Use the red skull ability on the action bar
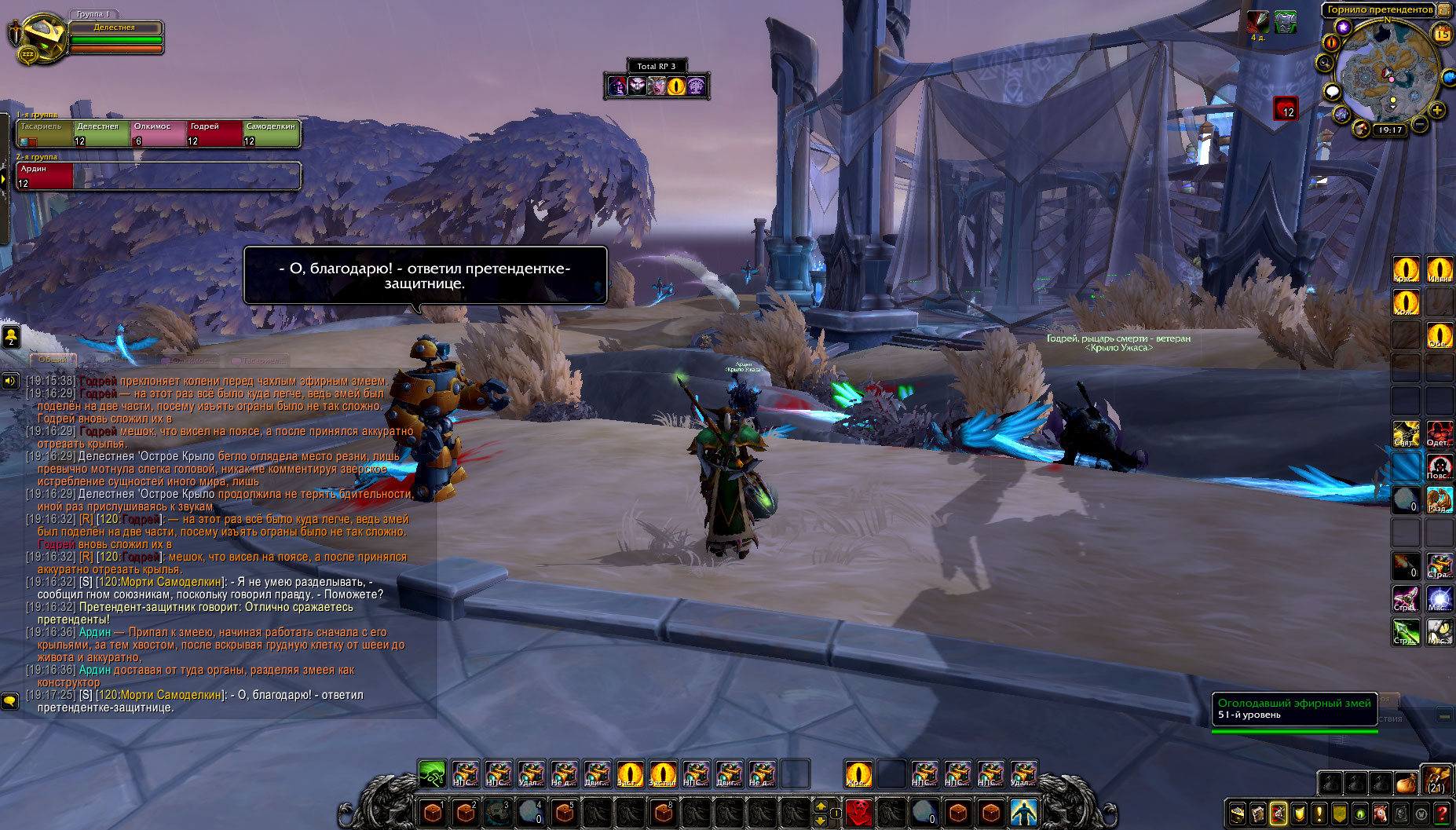Screen dimensions: 1456x830 (x=858, y=811)
